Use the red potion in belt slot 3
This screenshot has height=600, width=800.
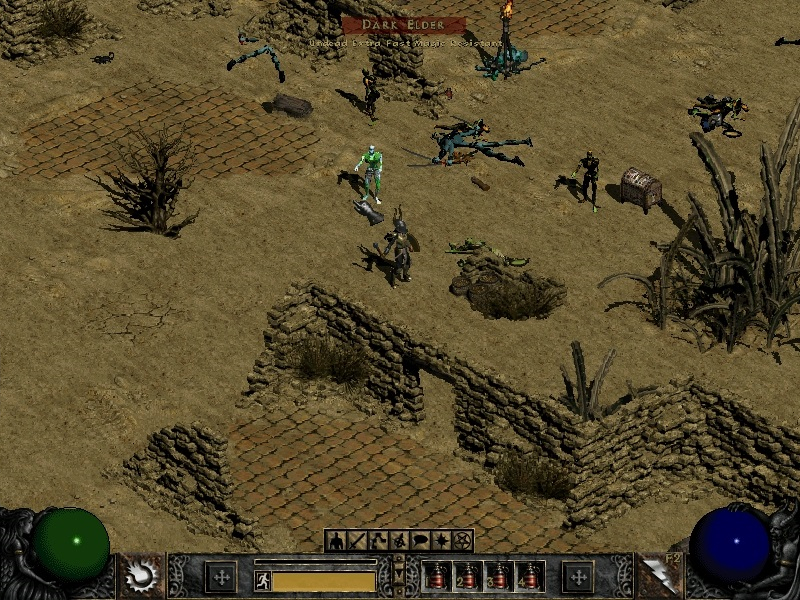[x=497, y=578]
